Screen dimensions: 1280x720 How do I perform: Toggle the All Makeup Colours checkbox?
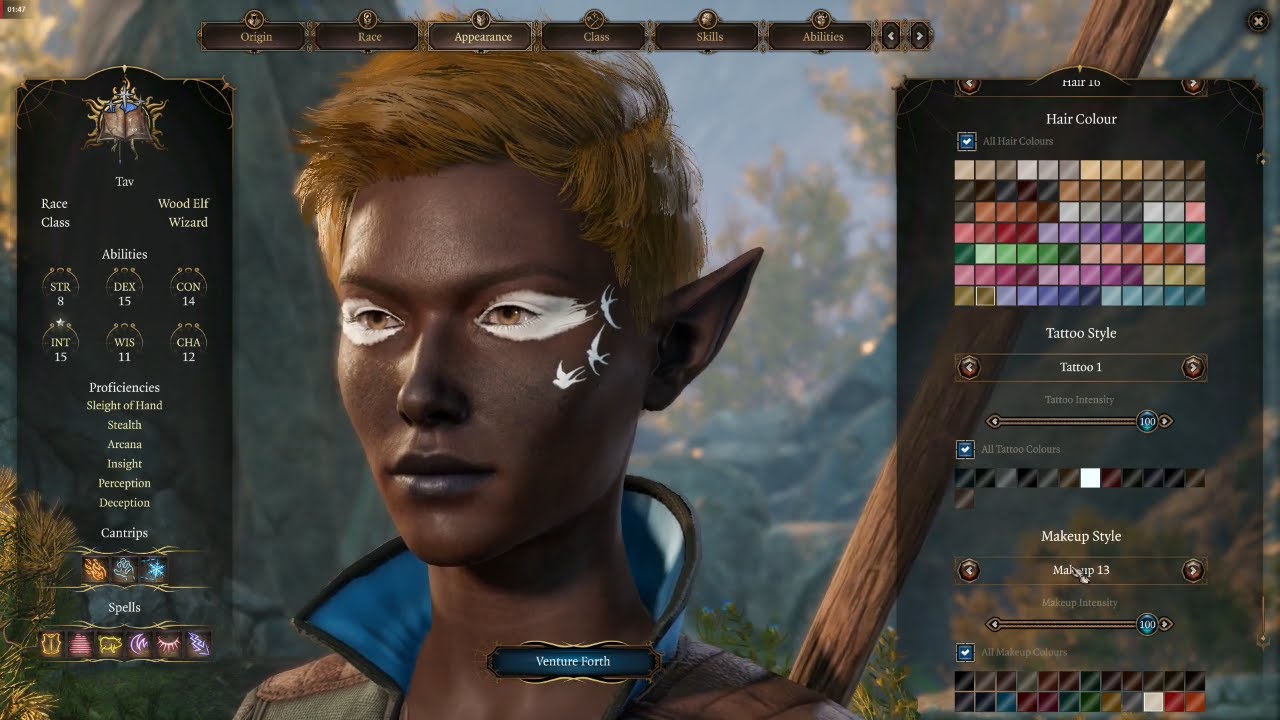pyautogui.click(x=966, y=652)
